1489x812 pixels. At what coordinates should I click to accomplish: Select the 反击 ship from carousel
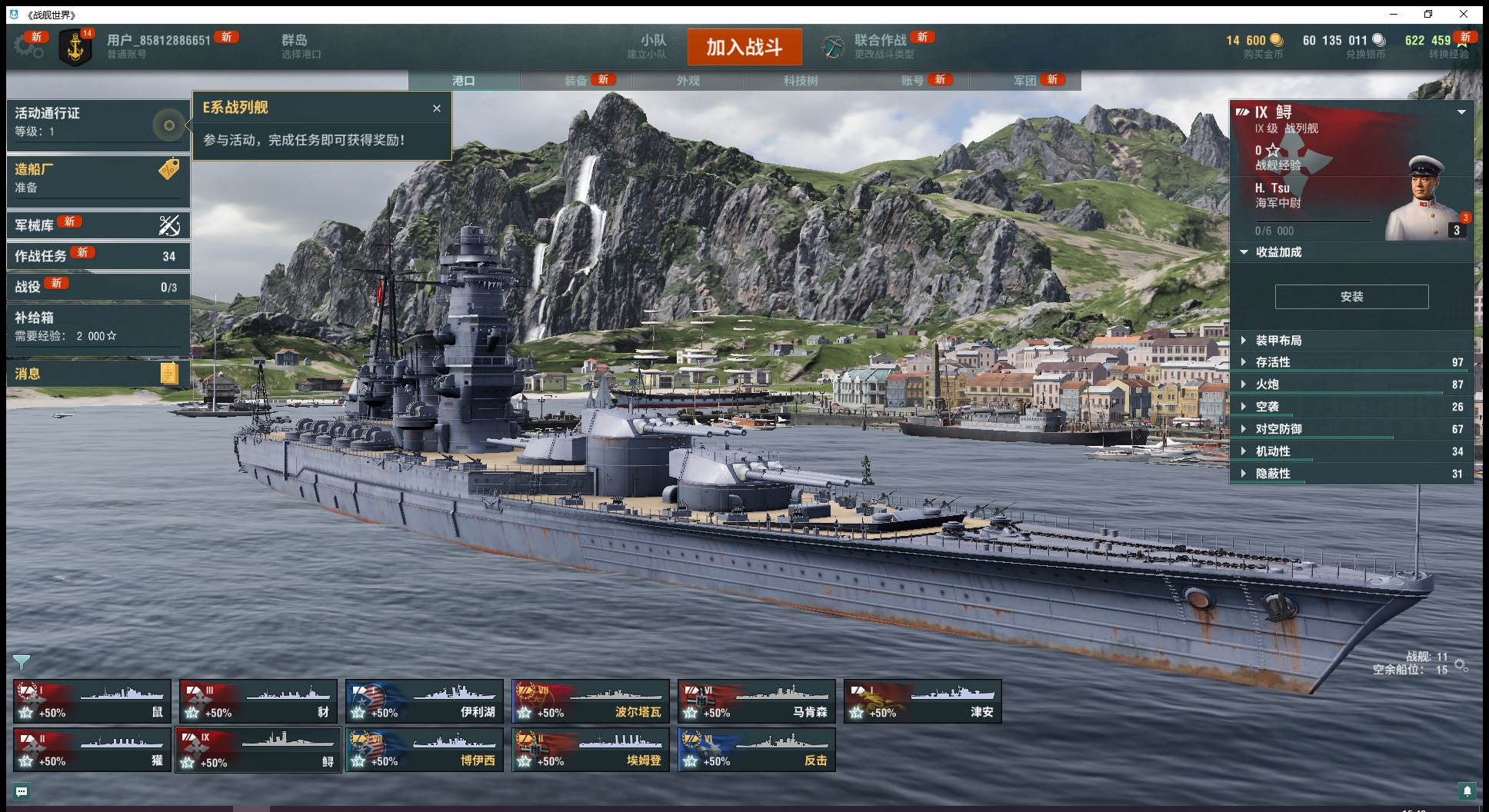[757, 750]
